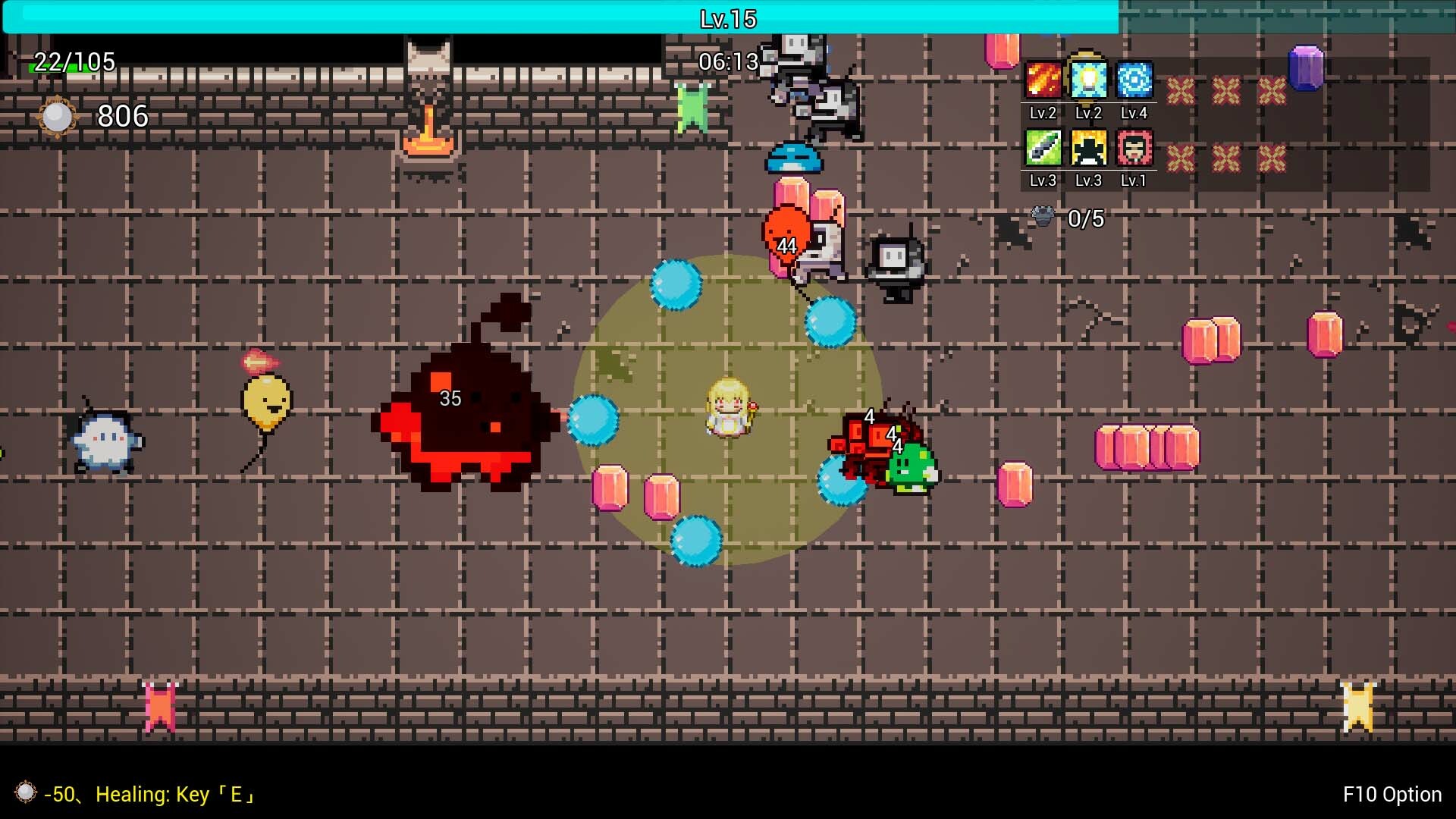Viewport: 1456px width, 819px height.
Task: Select the armor piece icon beside 0/5 counter
Action: (x=1044, y=216)
